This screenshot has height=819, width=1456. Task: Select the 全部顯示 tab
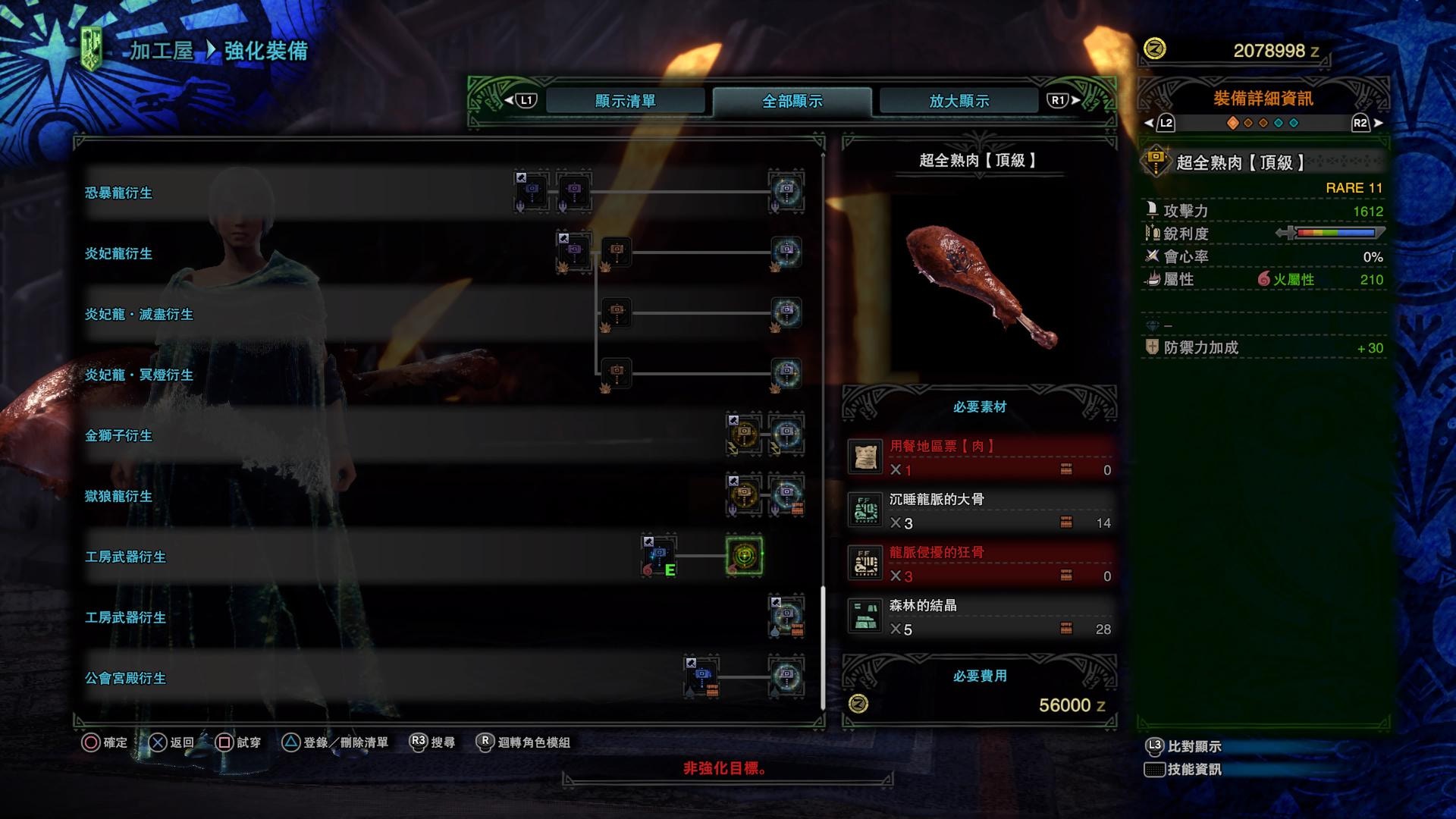(x=792, y=101)
